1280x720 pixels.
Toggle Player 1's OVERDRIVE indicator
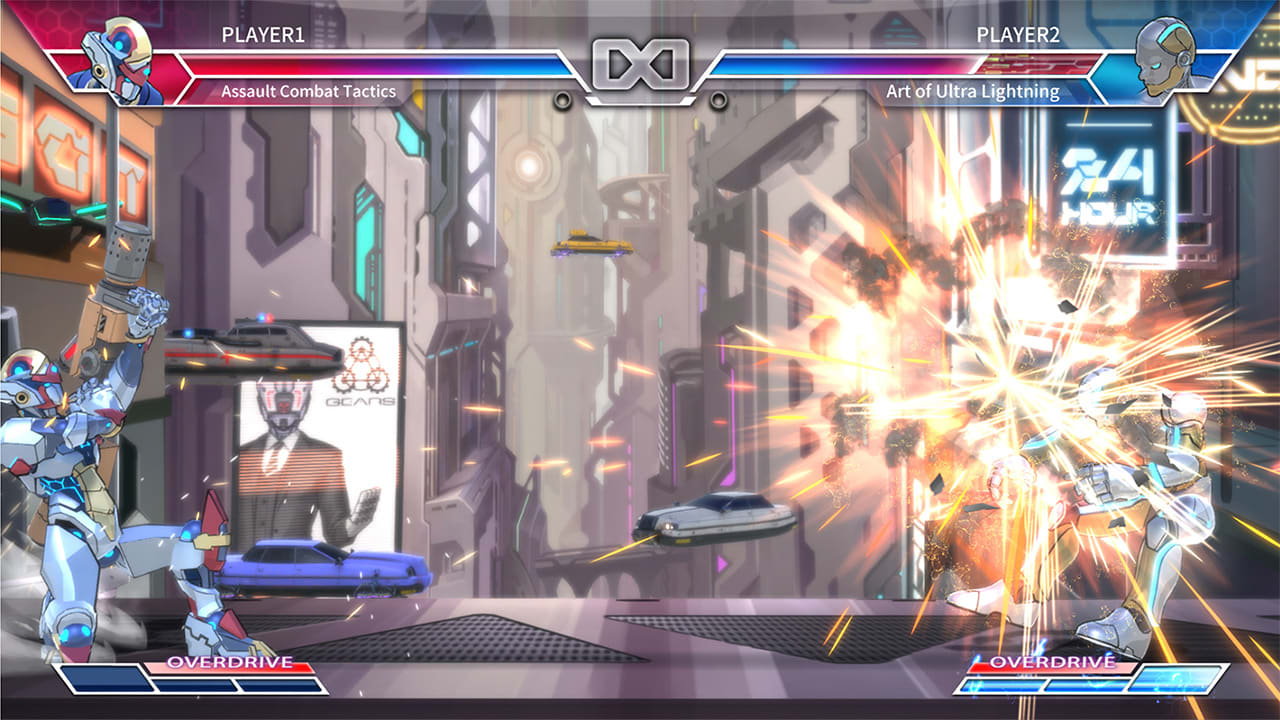tap(228, 661)
